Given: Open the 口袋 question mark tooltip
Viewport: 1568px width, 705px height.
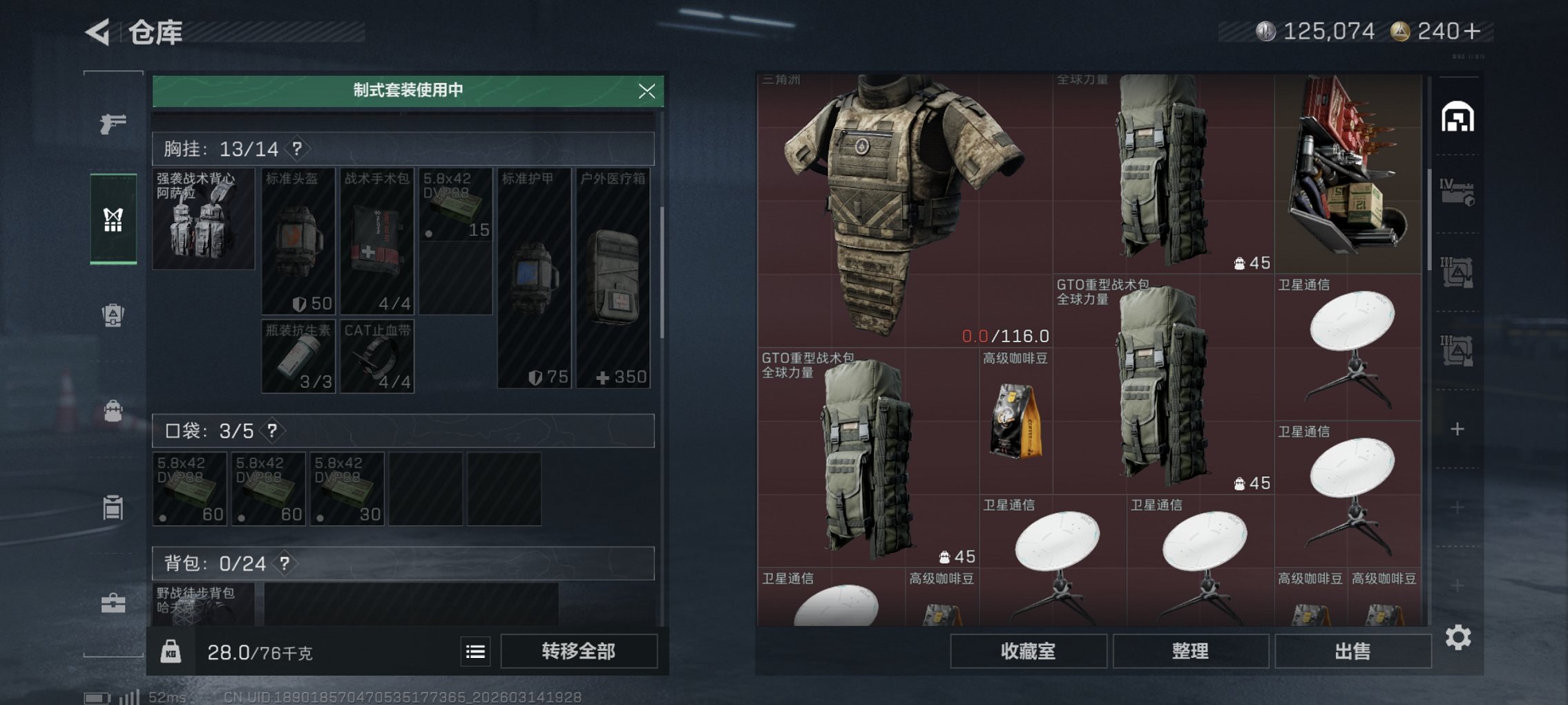Looking at the screenshot, I should click(x=271, y=430).
